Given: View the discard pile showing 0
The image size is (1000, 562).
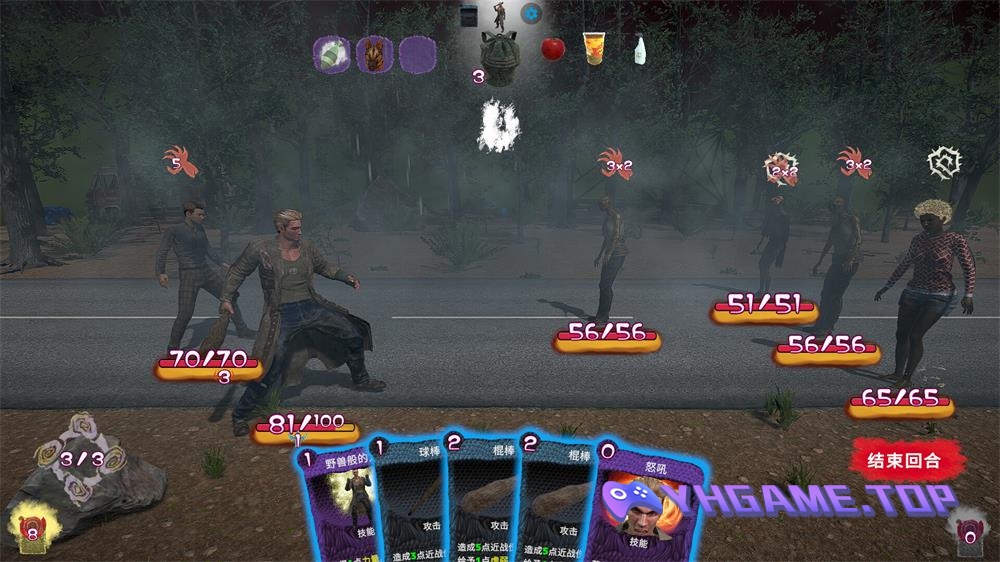Looking at the screenshot, I should click(967, 527).
